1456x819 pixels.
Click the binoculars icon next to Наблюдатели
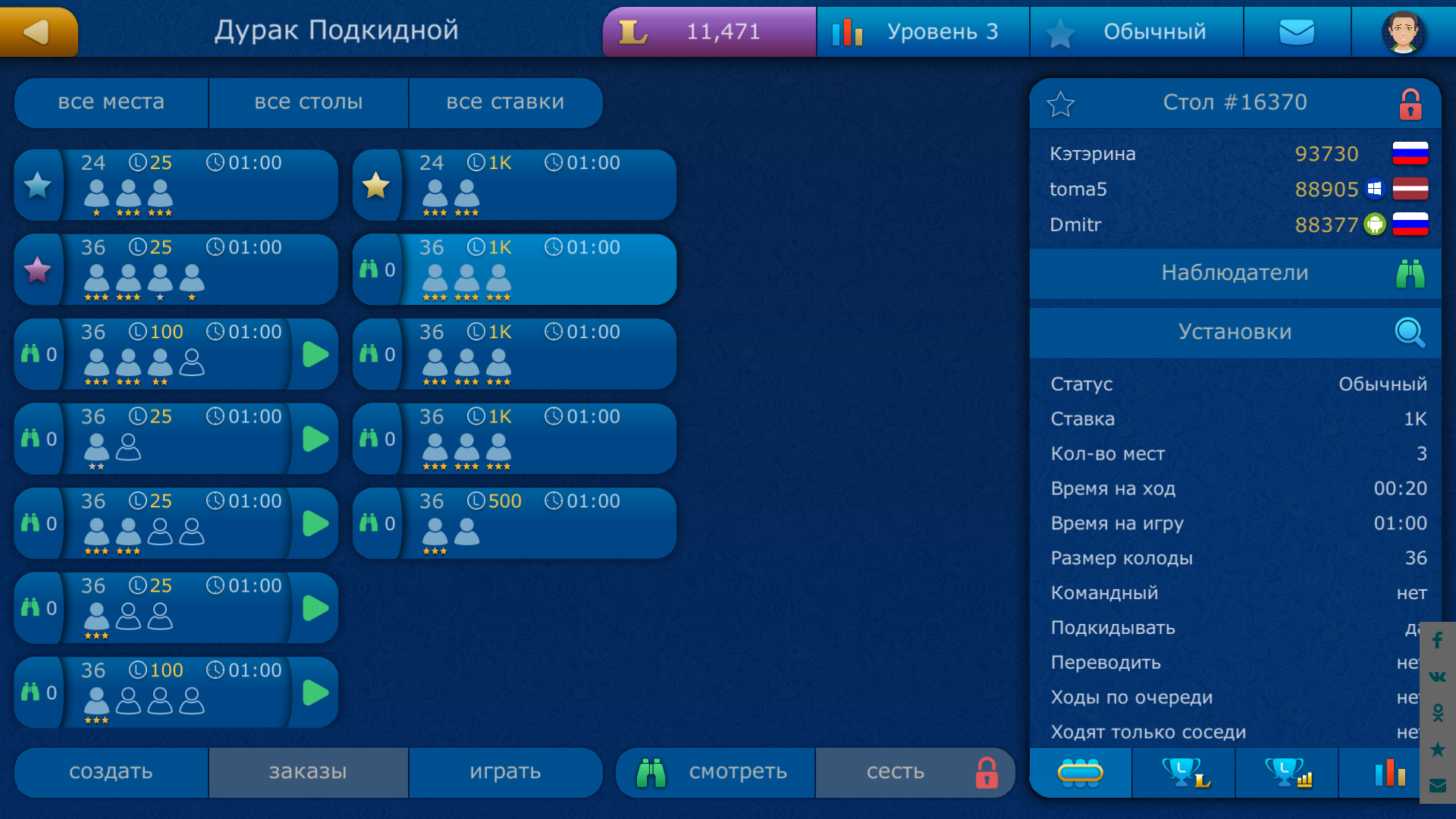click(1409, 273)
